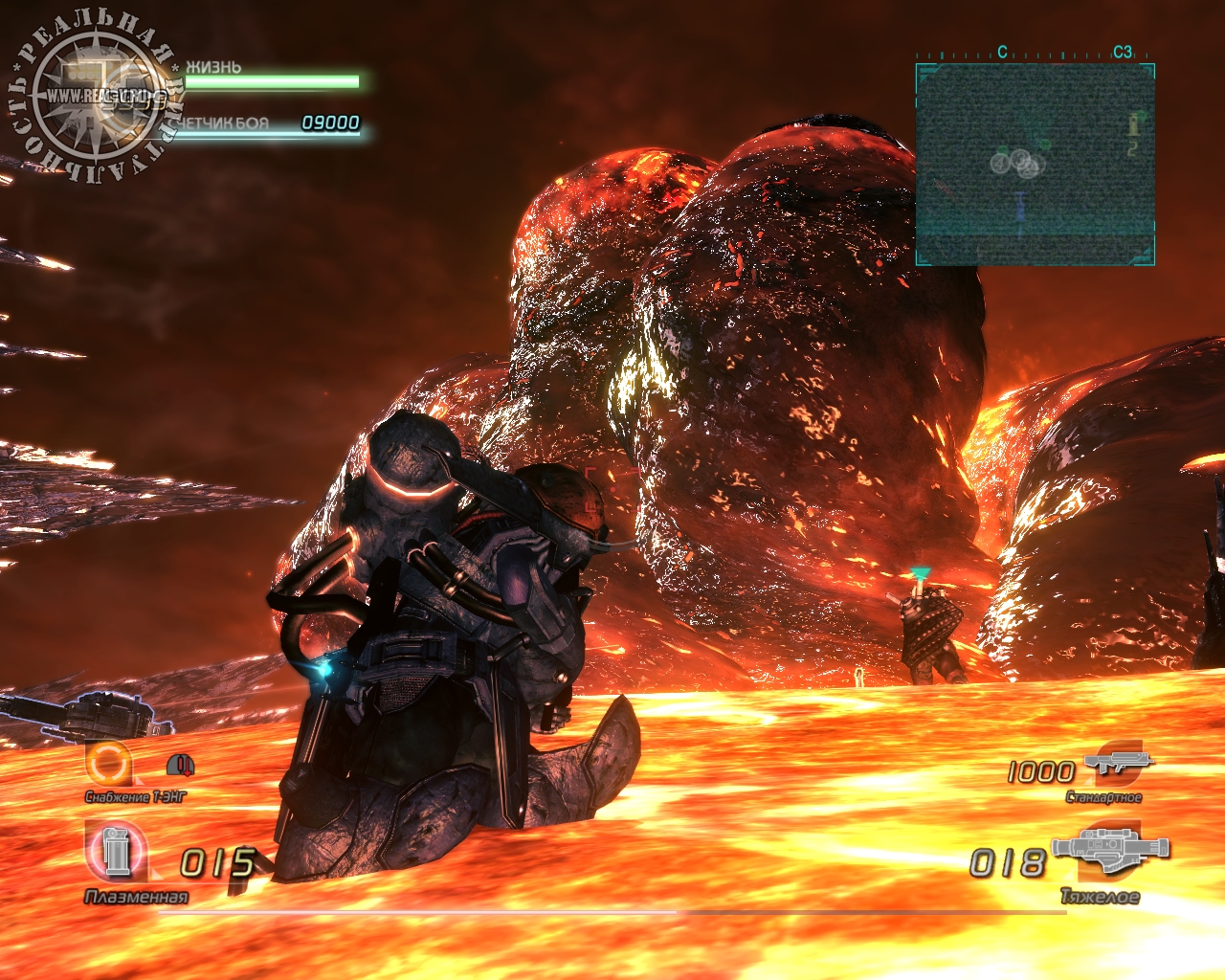
Task: Select the Стандартное weapon icon
Action: [x=1119, y=765]
